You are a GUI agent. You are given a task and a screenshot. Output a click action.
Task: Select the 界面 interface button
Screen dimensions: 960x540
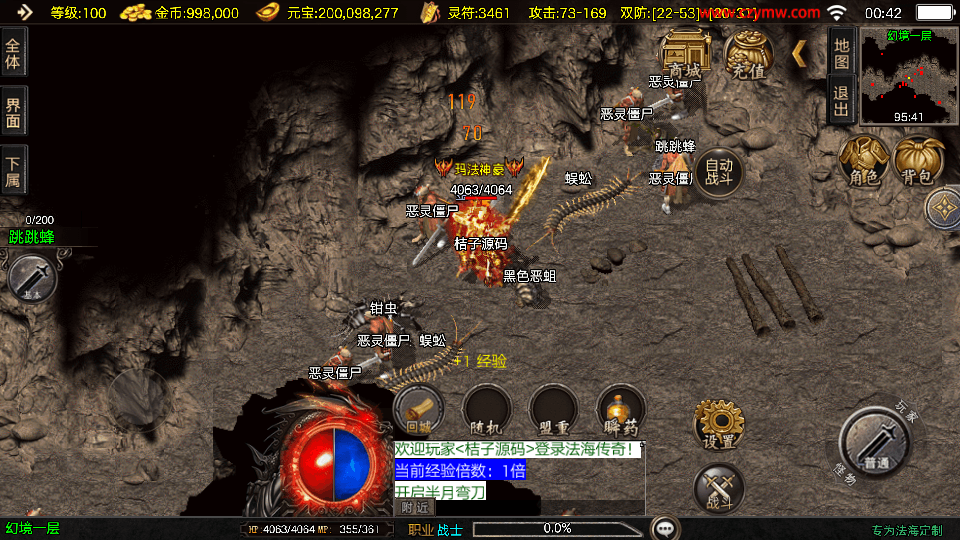[x=13, y=112]
